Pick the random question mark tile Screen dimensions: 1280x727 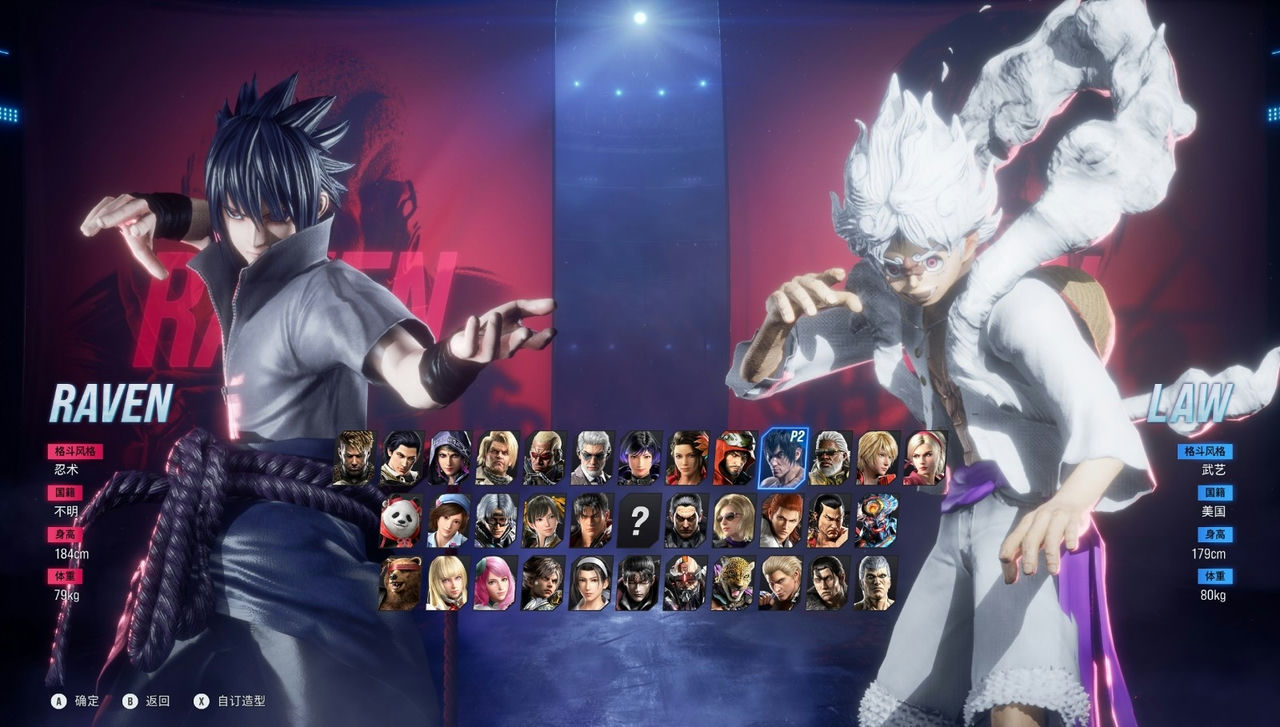[639, 521]
